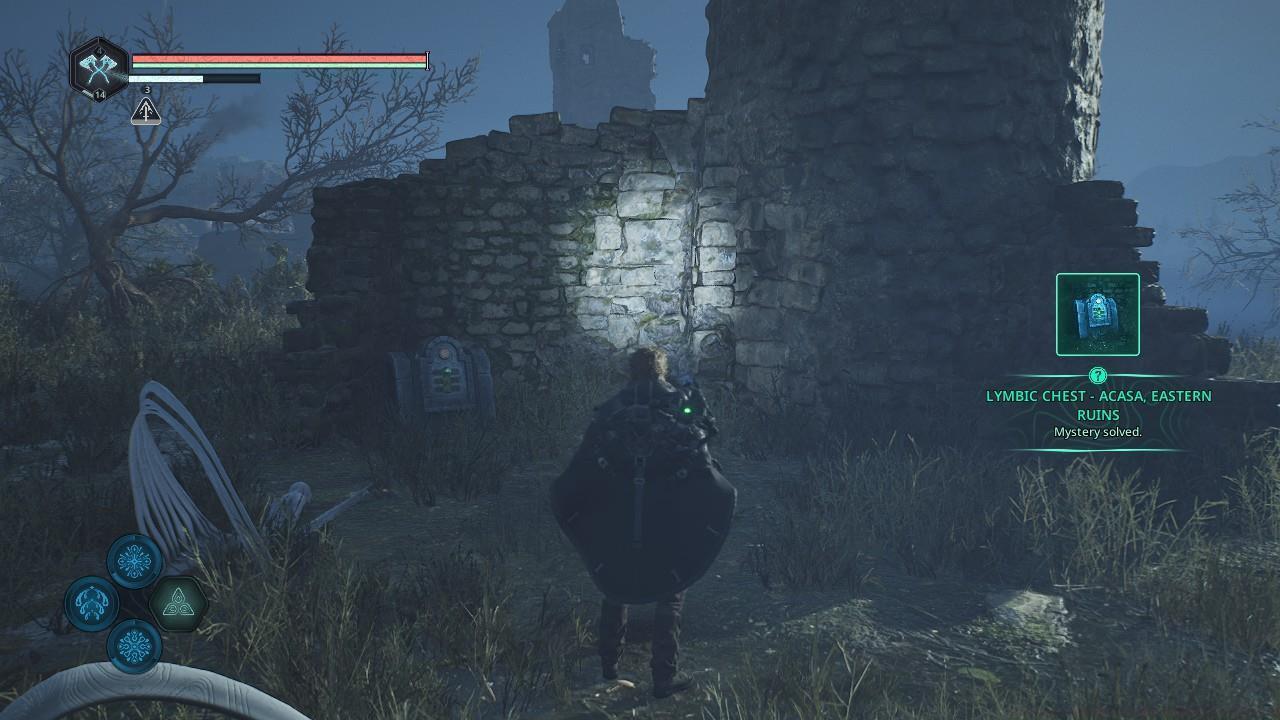The width and height of the screenshot is (1280, 720).
Task: Collapse the ability wheel cluster
Action: pyautogui.click(x=133, y=600)
